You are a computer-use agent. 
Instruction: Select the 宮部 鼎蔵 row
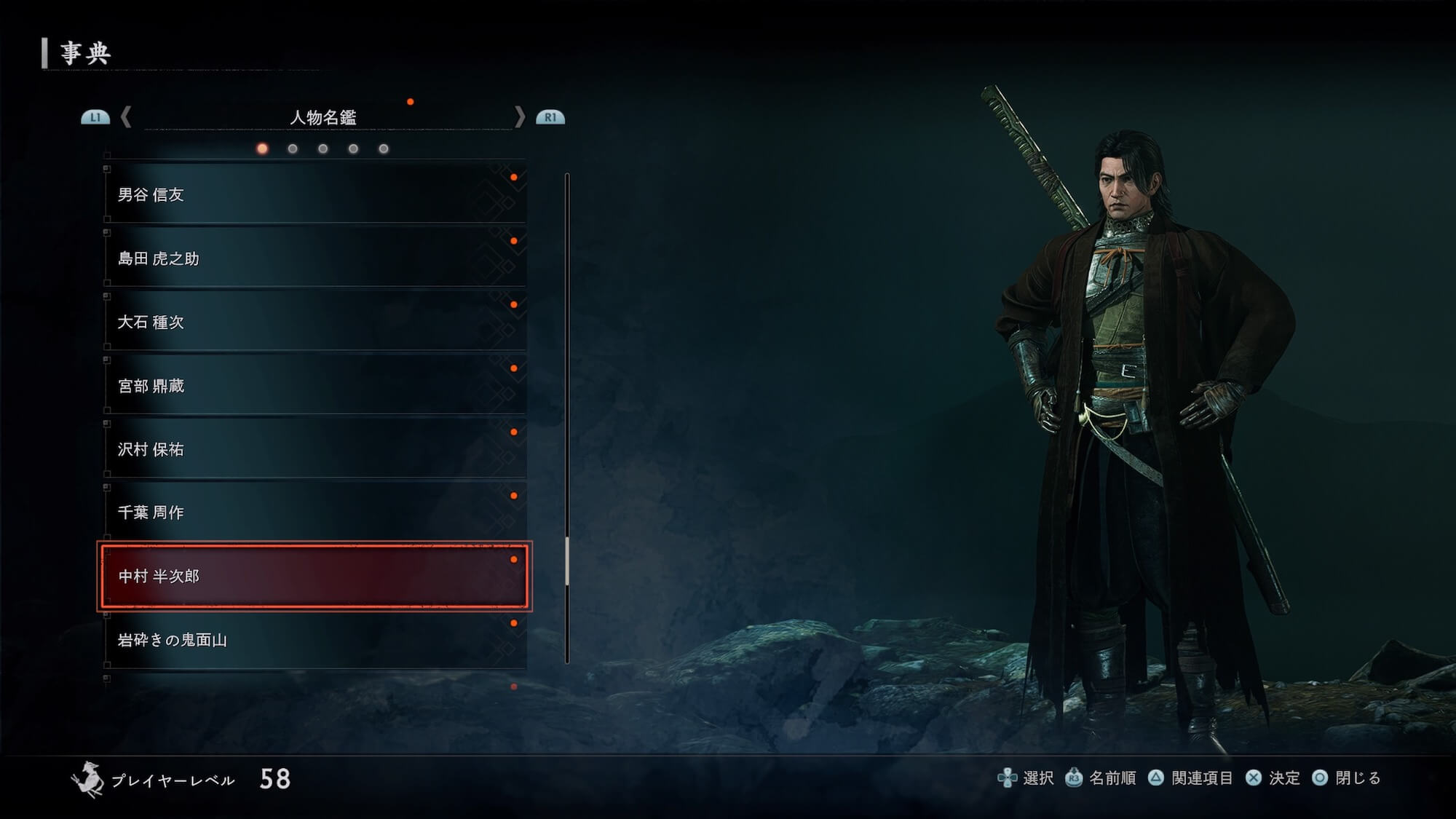(x=314, y=386)
